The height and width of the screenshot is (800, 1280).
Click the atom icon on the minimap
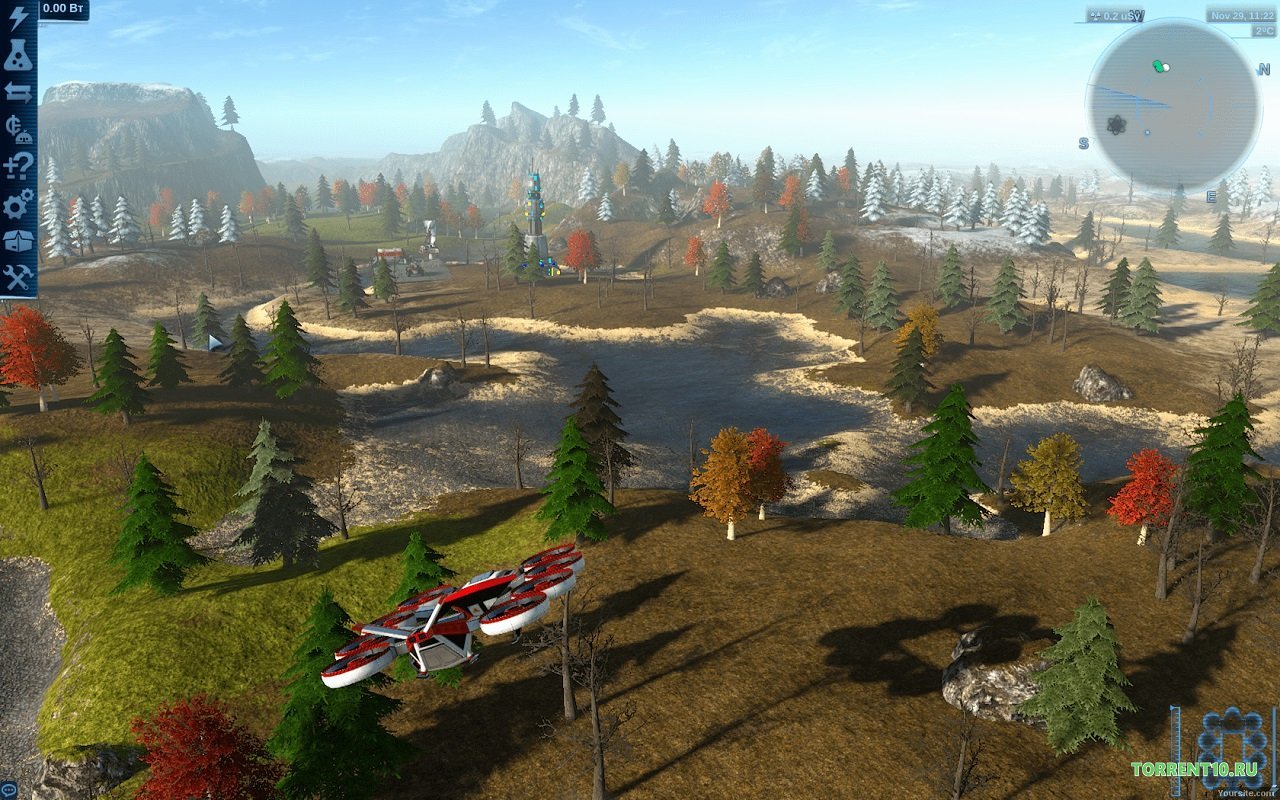click(x=1117, y=124)
